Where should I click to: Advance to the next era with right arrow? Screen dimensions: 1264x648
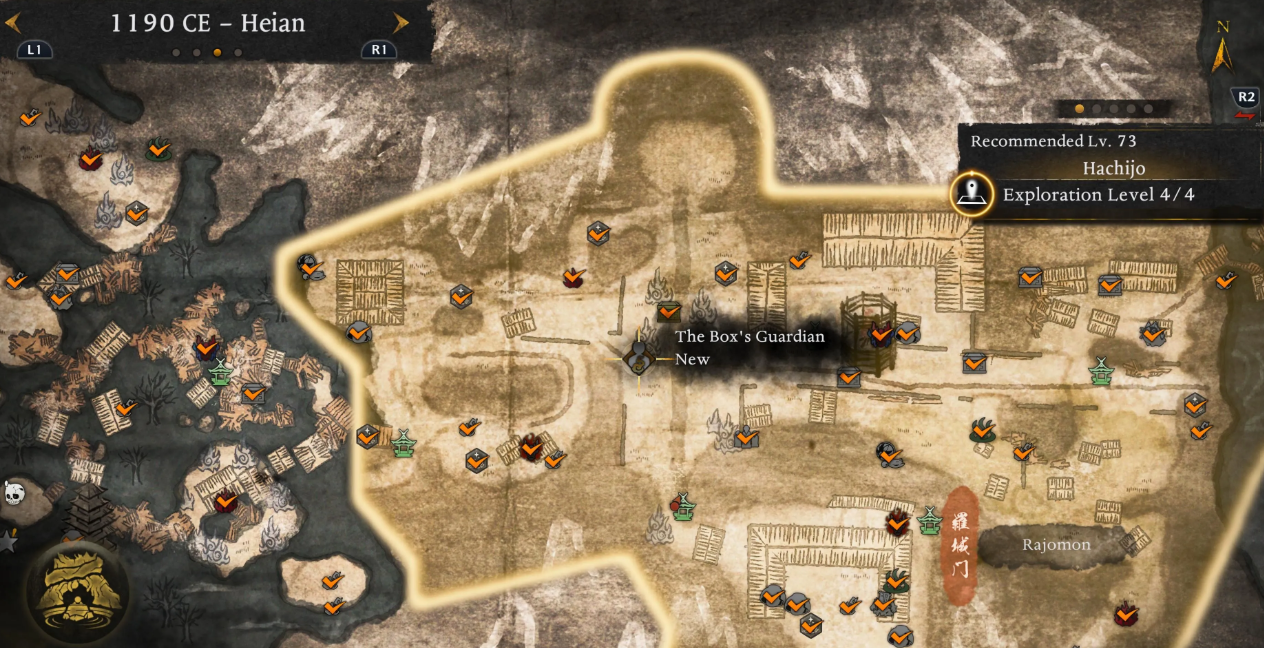tap(401, 23)
